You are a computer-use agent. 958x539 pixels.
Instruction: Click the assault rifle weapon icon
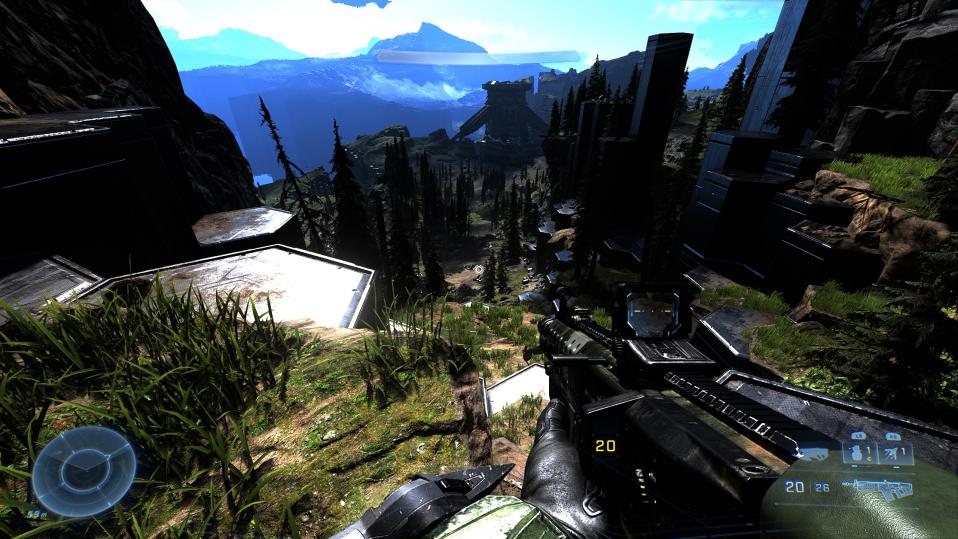876,487
